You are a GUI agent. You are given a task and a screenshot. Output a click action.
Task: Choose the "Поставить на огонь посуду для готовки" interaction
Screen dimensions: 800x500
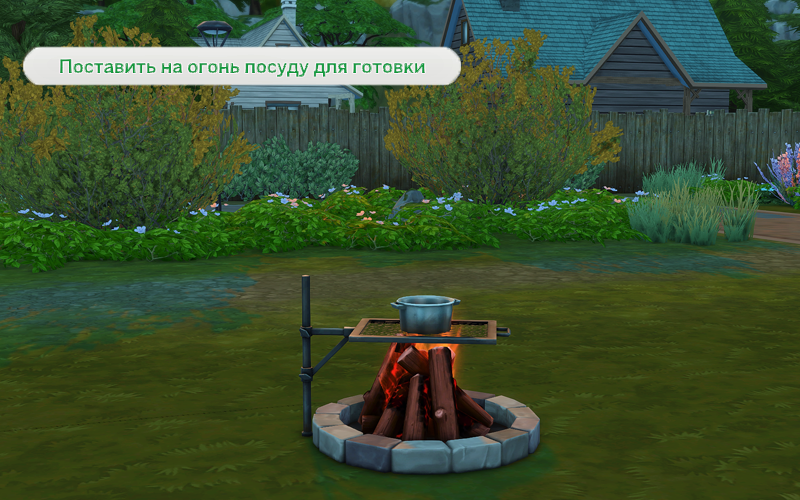point(241,67)
